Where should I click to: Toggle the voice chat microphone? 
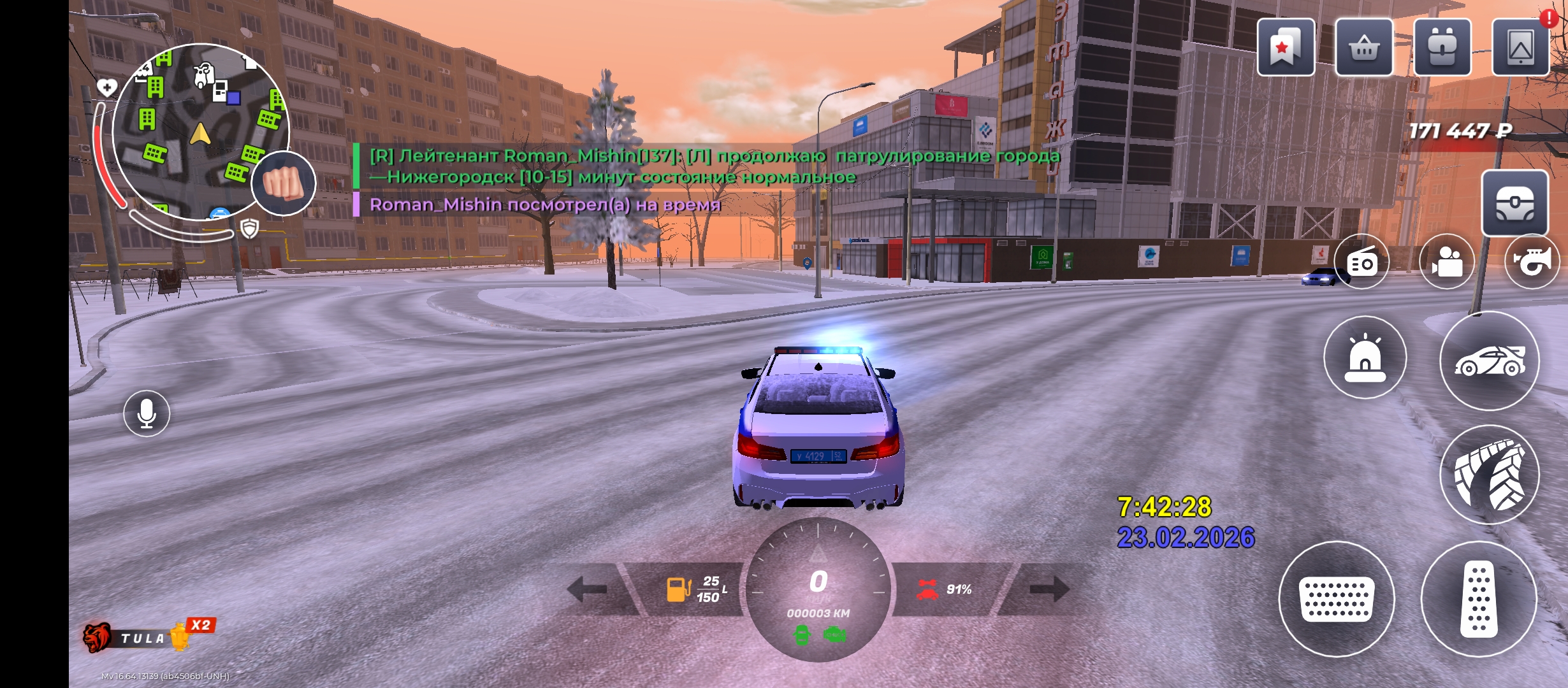147,413
